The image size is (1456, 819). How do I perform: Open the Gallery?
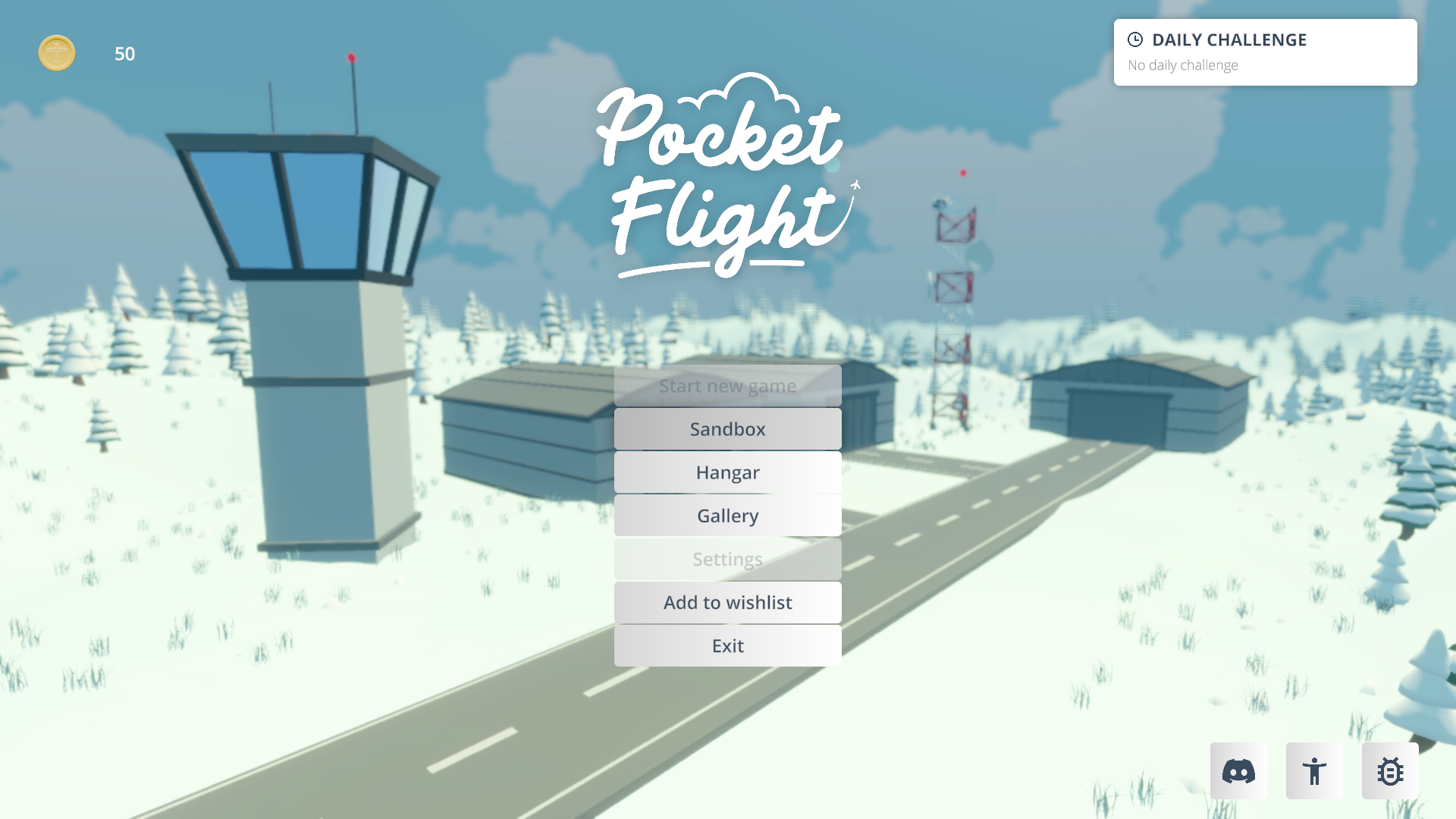coord(727,516)
